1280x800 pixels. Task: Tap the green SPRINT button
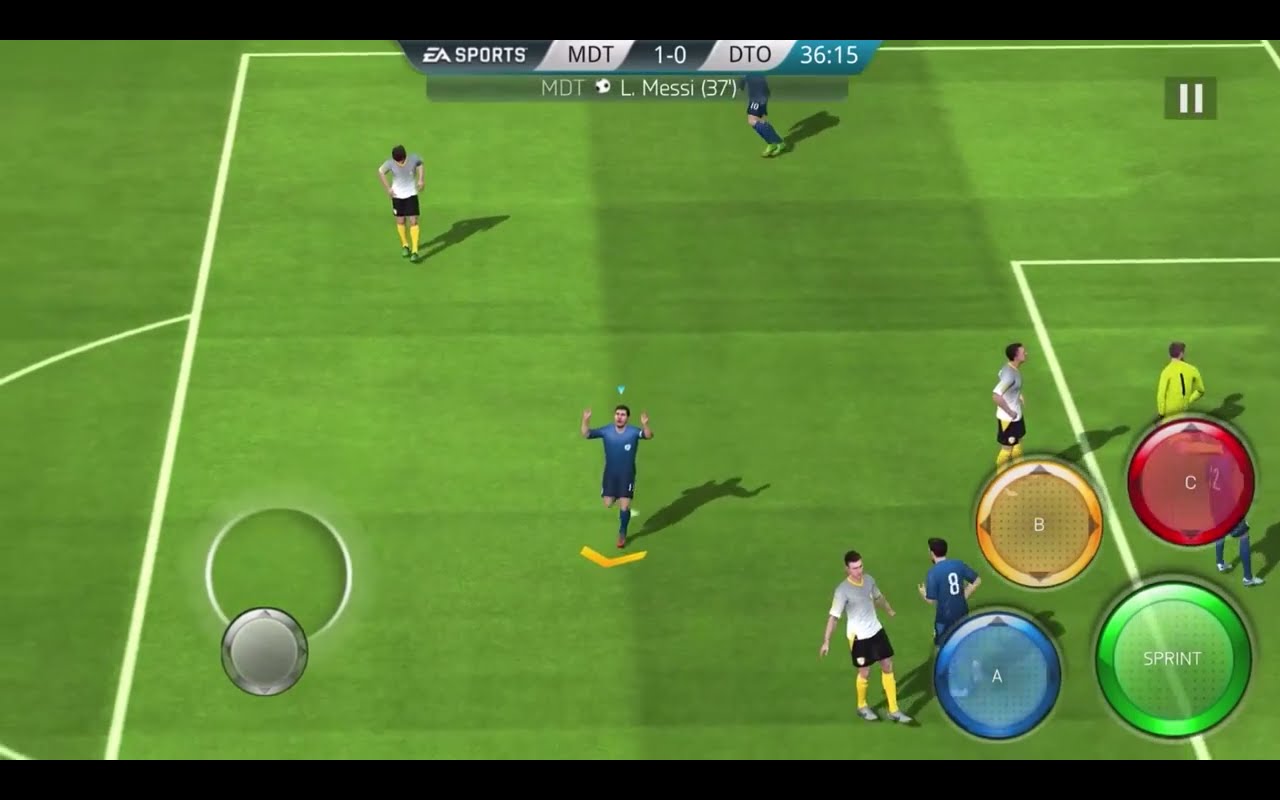1173,659
